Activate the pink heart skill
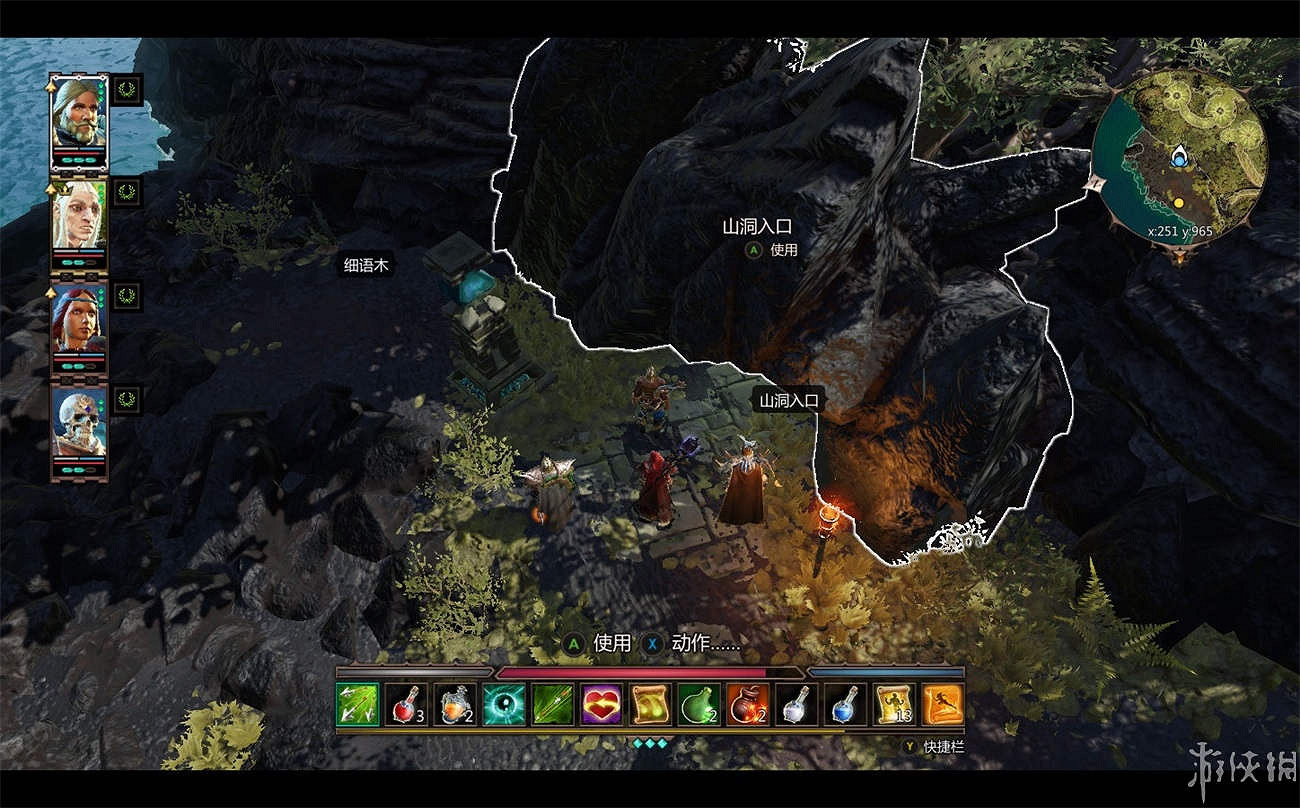1300x808 pixels. pyautogui.click(x=601, y=704)
